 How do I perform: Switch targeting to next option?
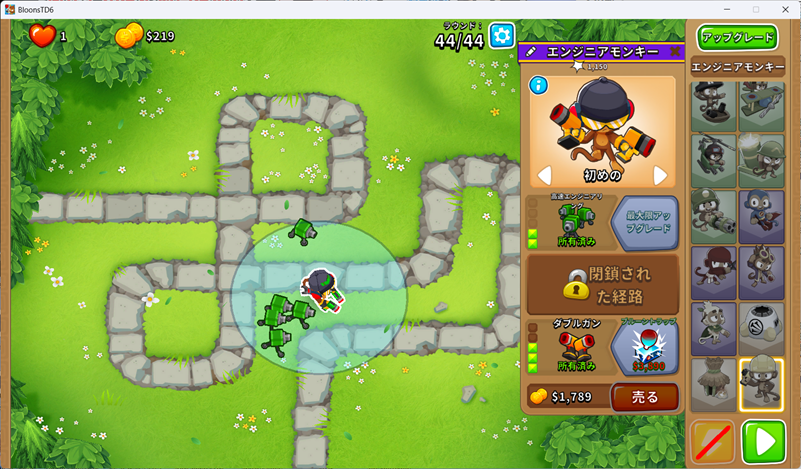click(660, 176)
